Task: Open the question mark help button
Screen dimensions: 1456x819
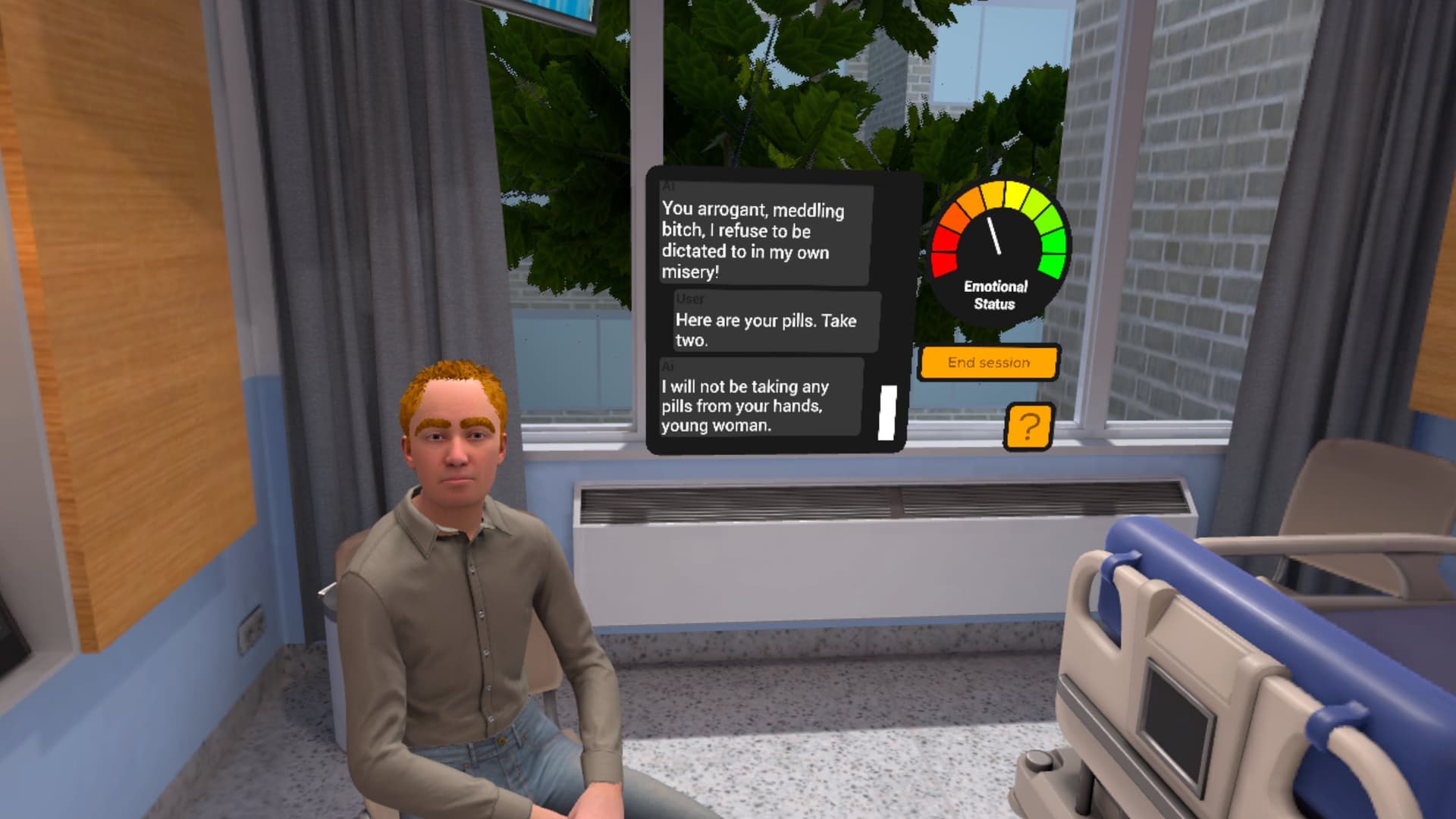Action: [x=1028, y=427]
